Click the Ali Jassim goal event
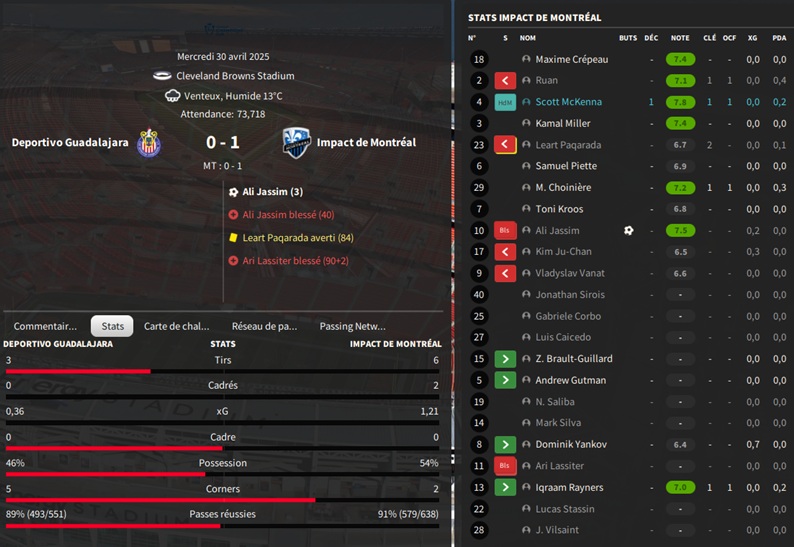 click(x=272, y=192)
